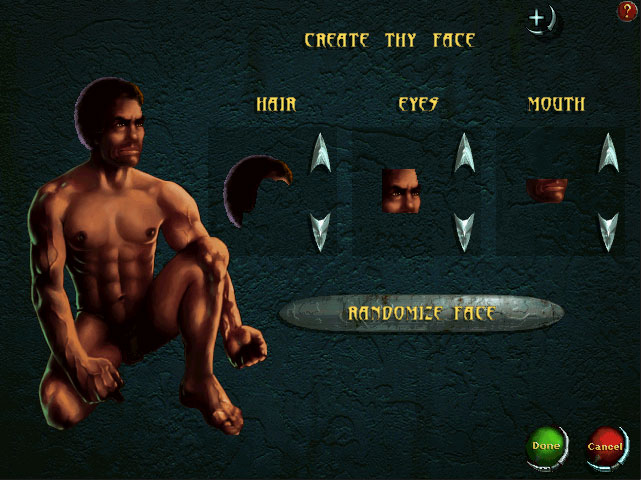The width and height of the screenshot is (641, 480).
Task: Click the Randomize Face button
Action: click(x=421, y=313)
